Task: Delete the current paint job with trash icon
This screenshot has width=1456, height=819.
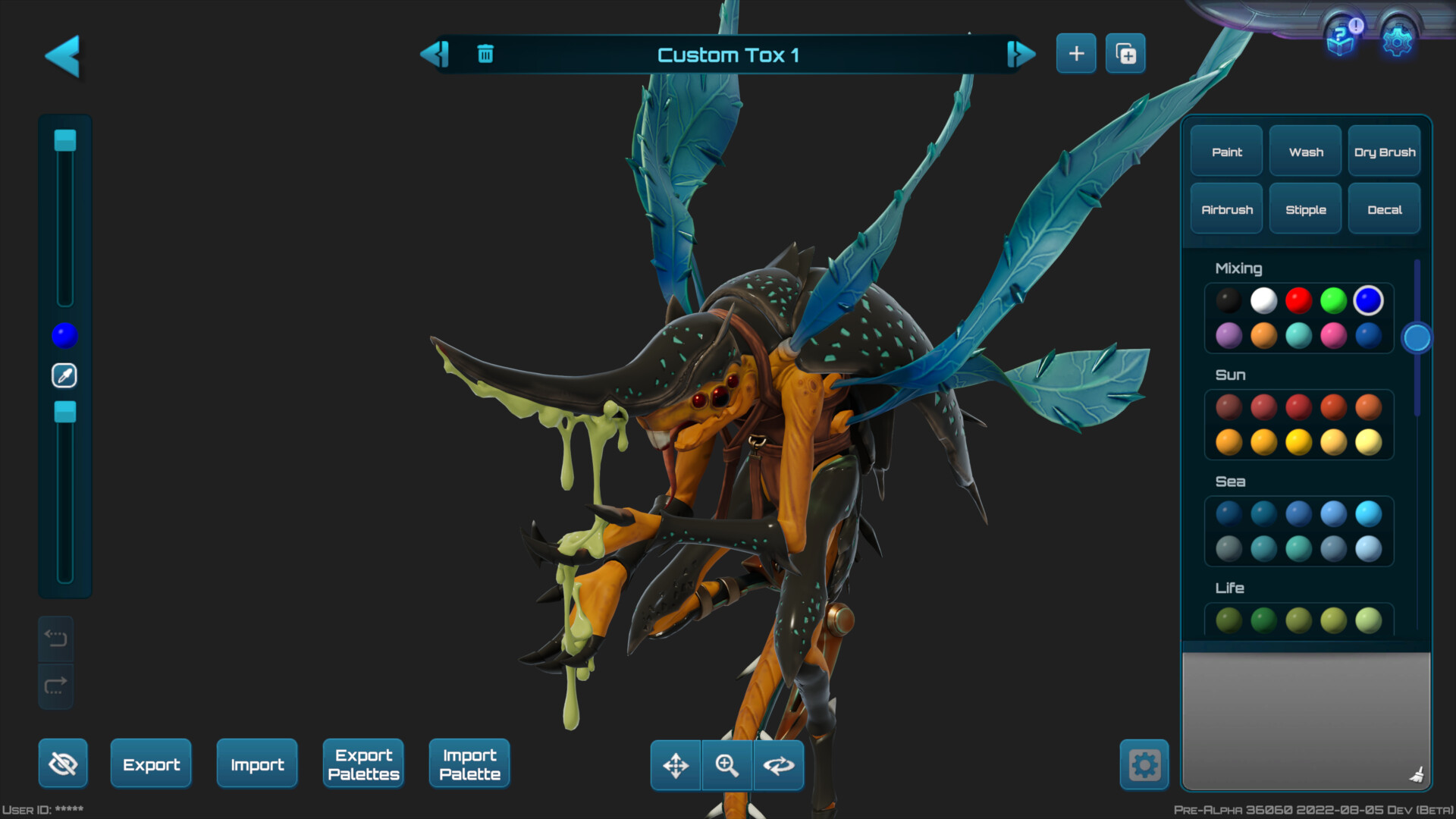Action: pos(485,54)
